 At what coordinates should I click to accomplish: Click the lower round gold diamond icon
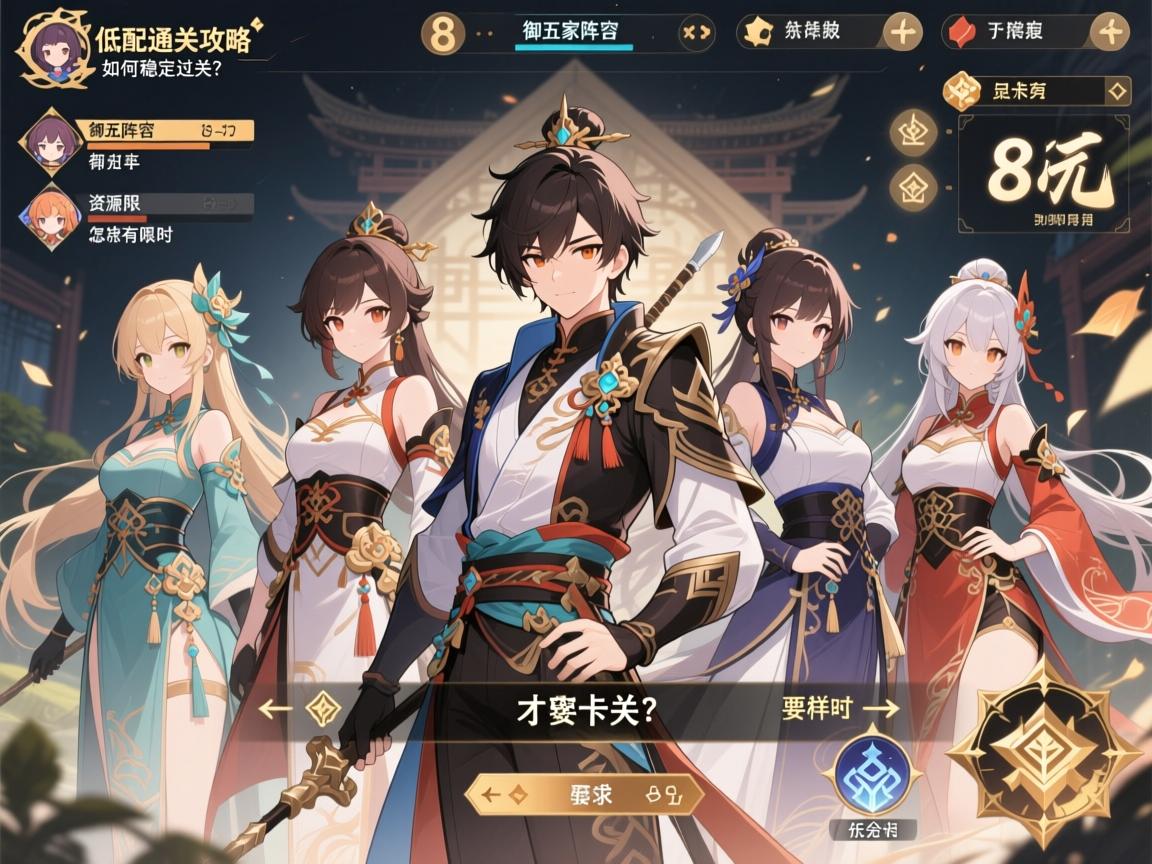point(913,186)
